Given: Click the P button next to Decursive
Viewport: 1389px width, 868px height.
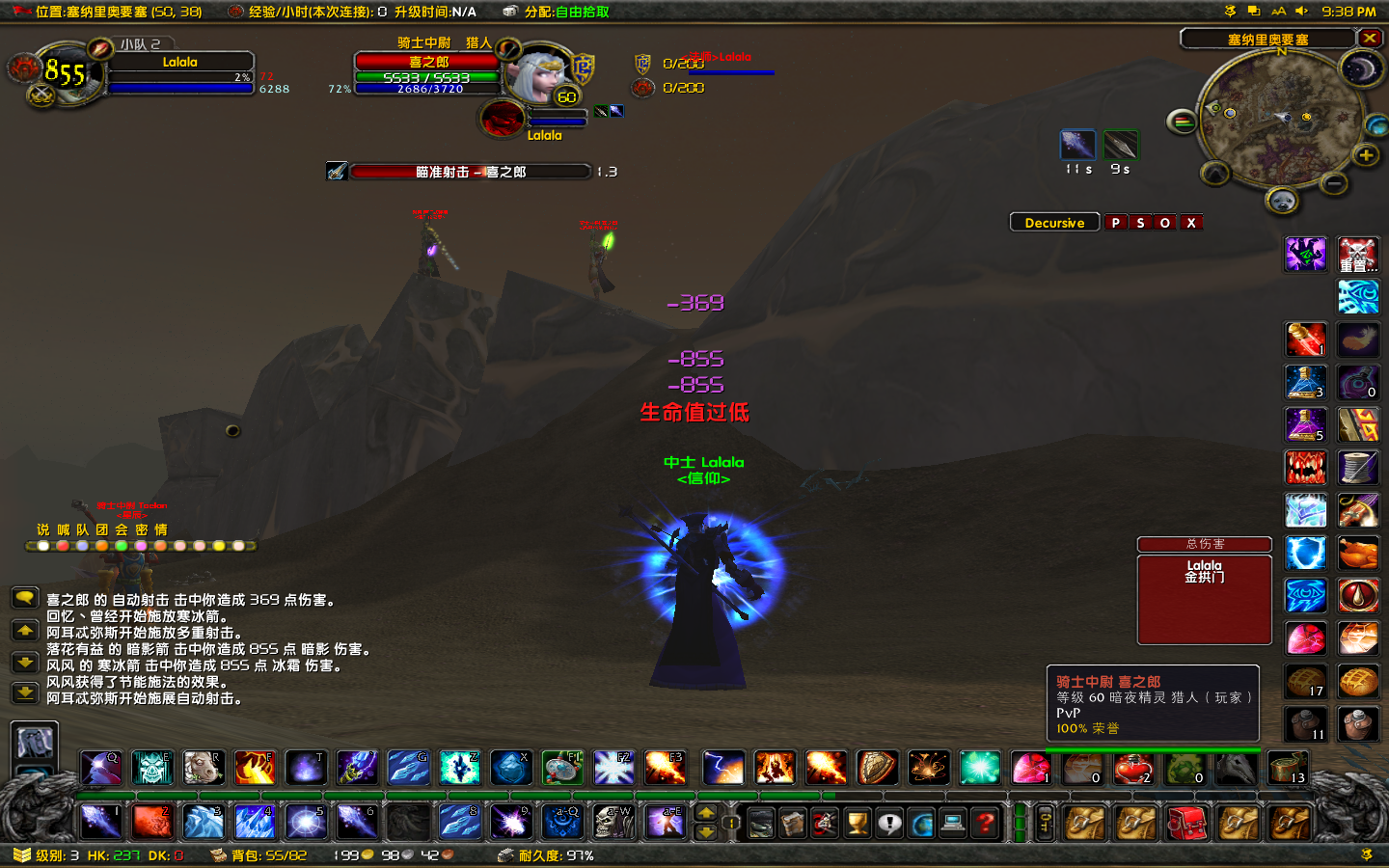Looking at the screenshot, I should point(1117,222).
